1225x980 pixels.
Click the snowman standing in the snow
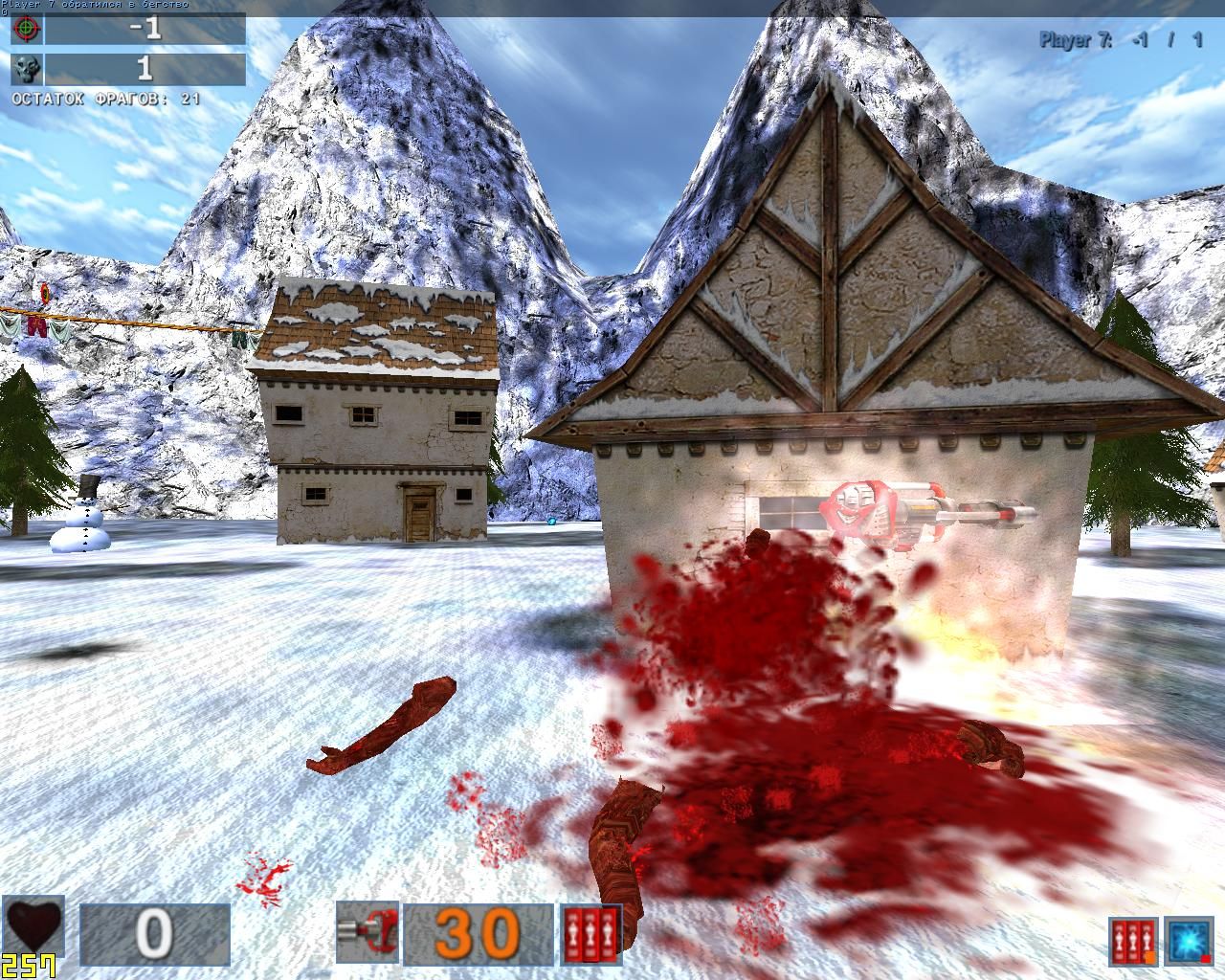(x=84, y=524)
